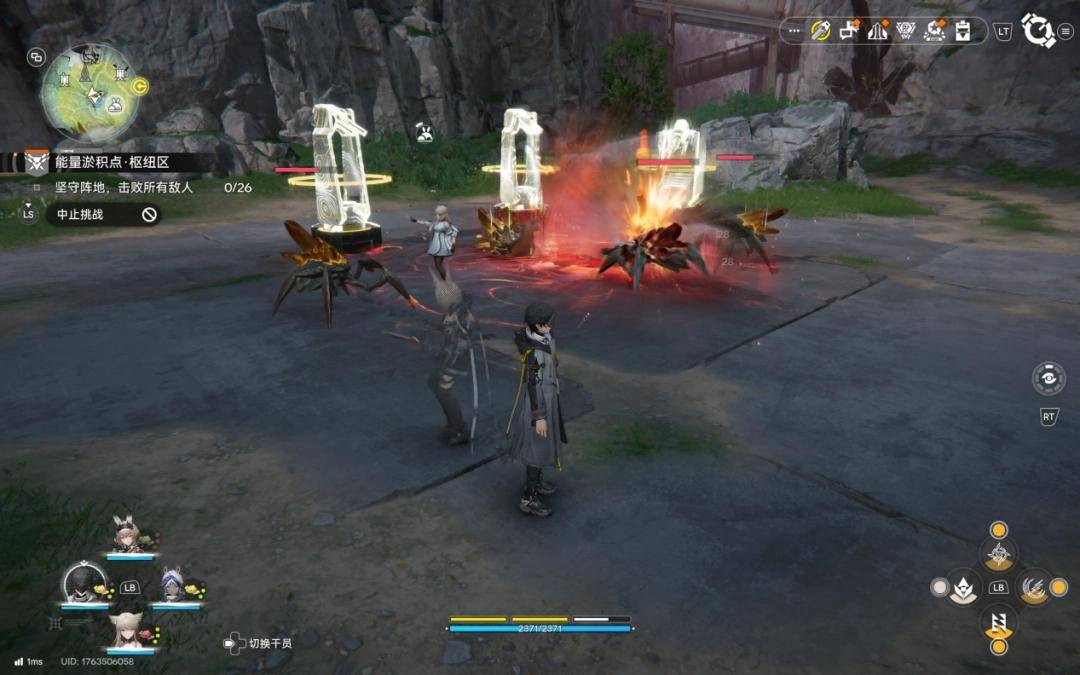Open the circular minimap

pos(88,91)
